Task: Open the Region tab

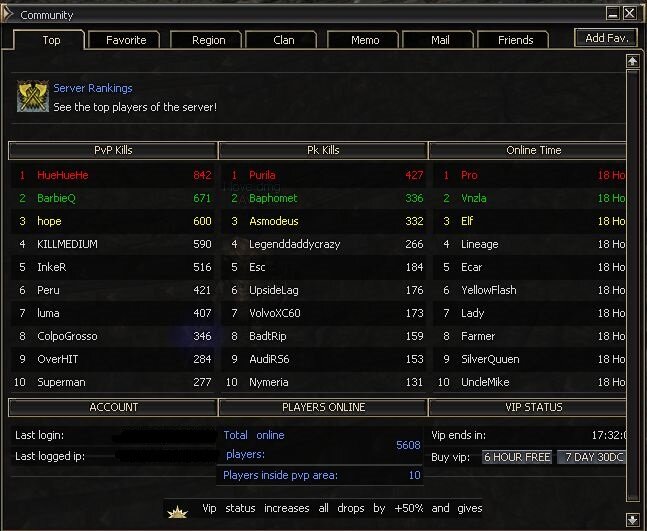Action: pyautogui.click(x=208, y=40)
